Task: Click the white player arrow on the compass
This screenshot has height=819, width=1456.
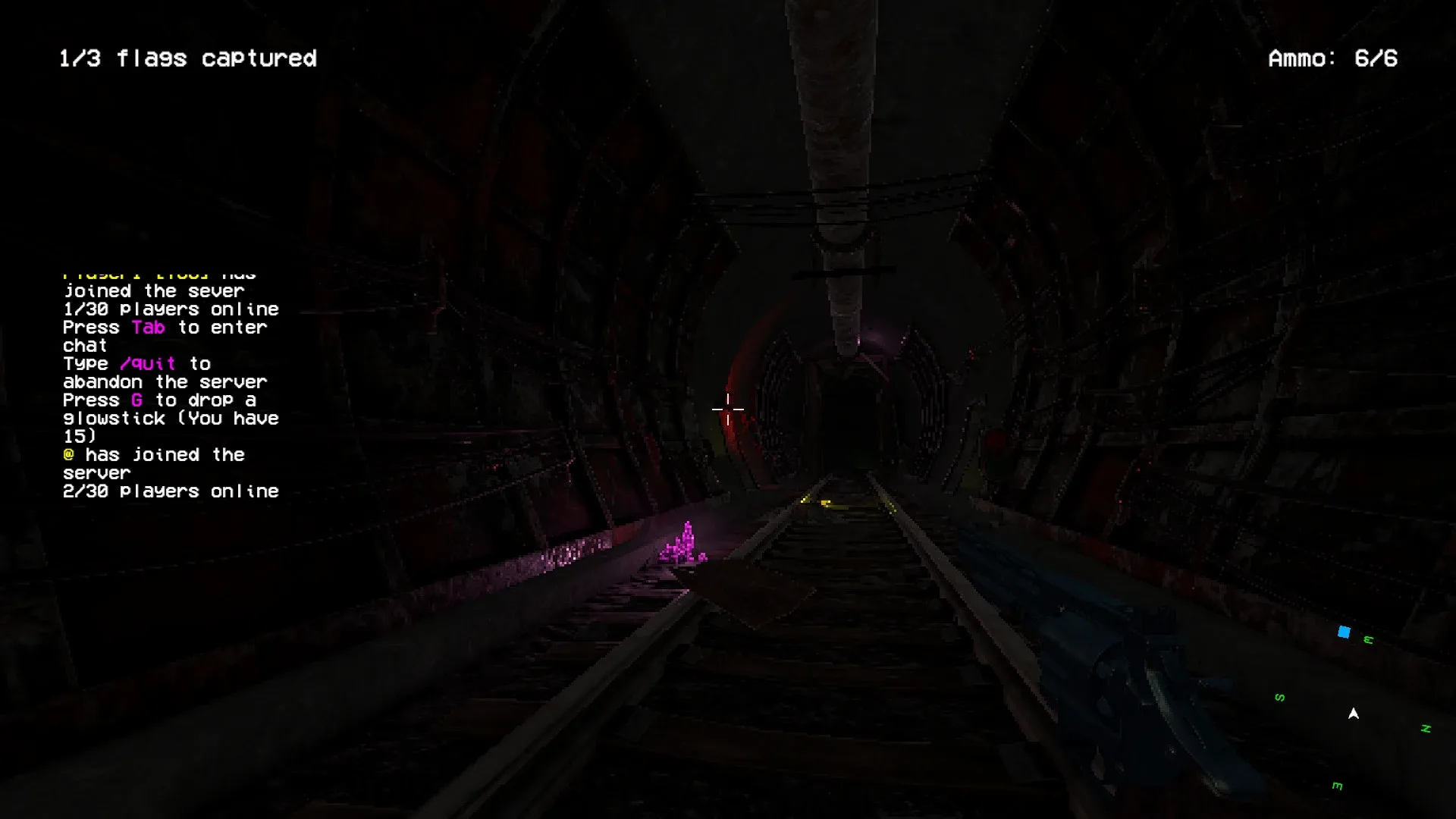Action: tap(1354, 714)
